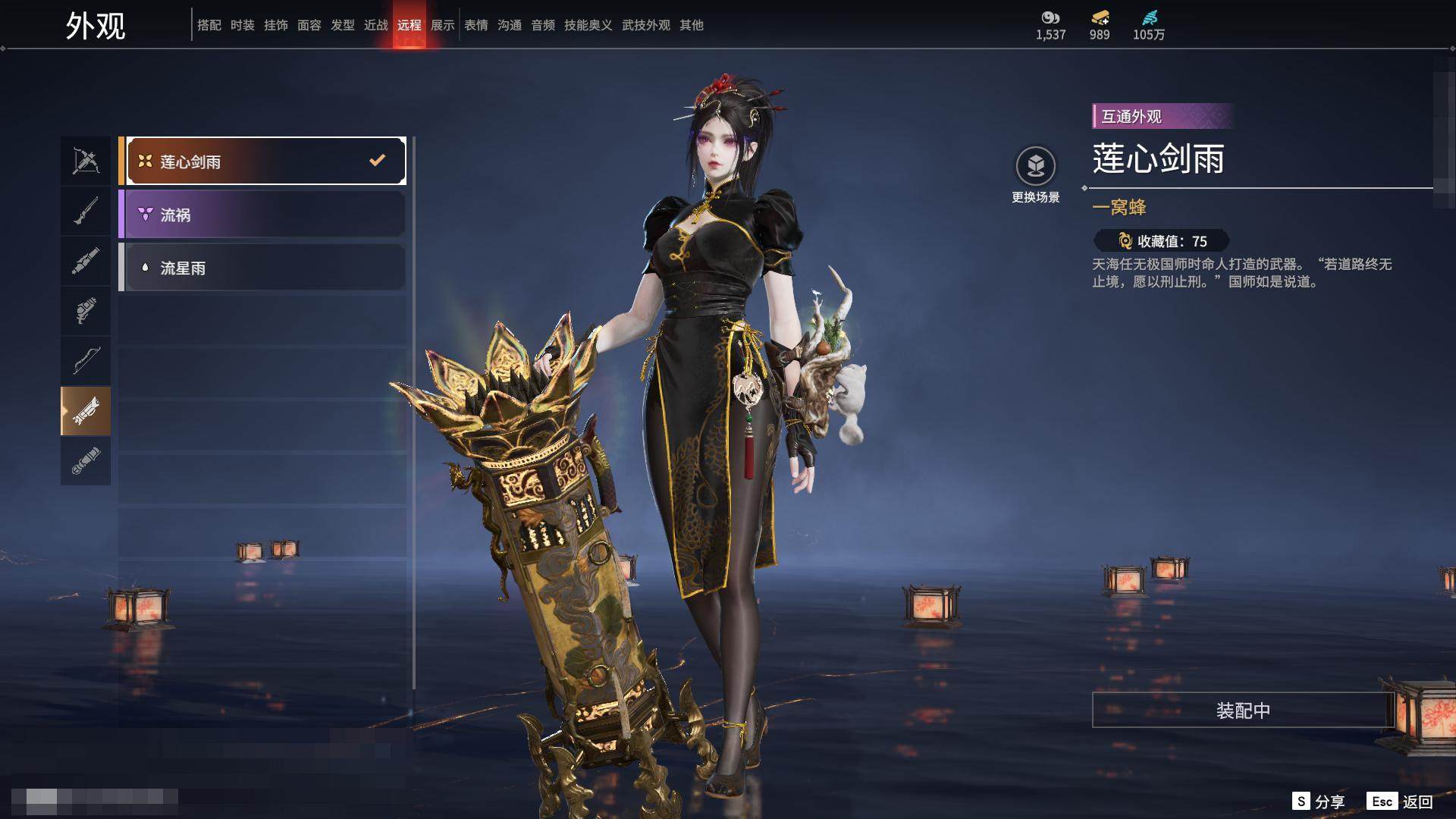Open the 面容 face tab
This screenshot has height=819, width=1456.
(x=309, y=25)
